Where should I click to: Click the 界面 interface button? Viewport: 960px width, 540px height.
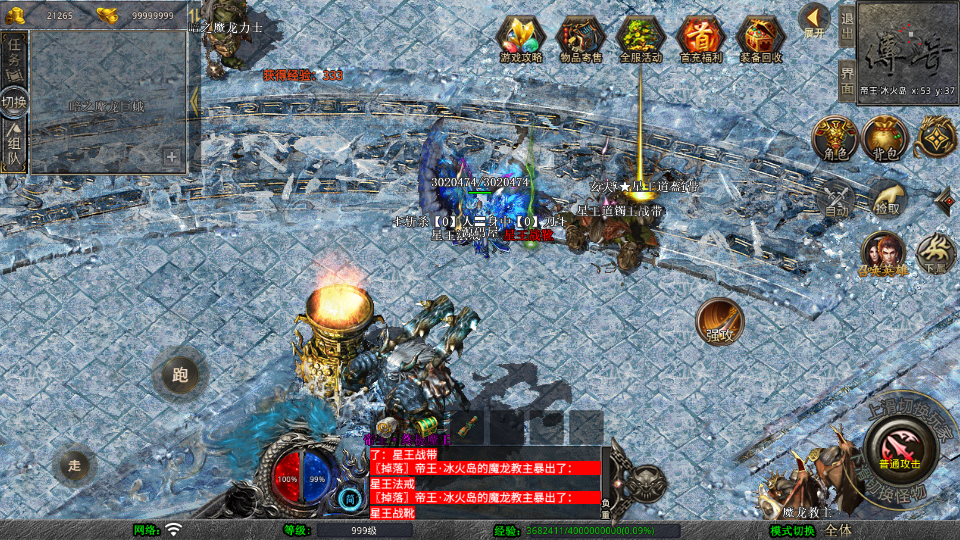click(847, 76)
